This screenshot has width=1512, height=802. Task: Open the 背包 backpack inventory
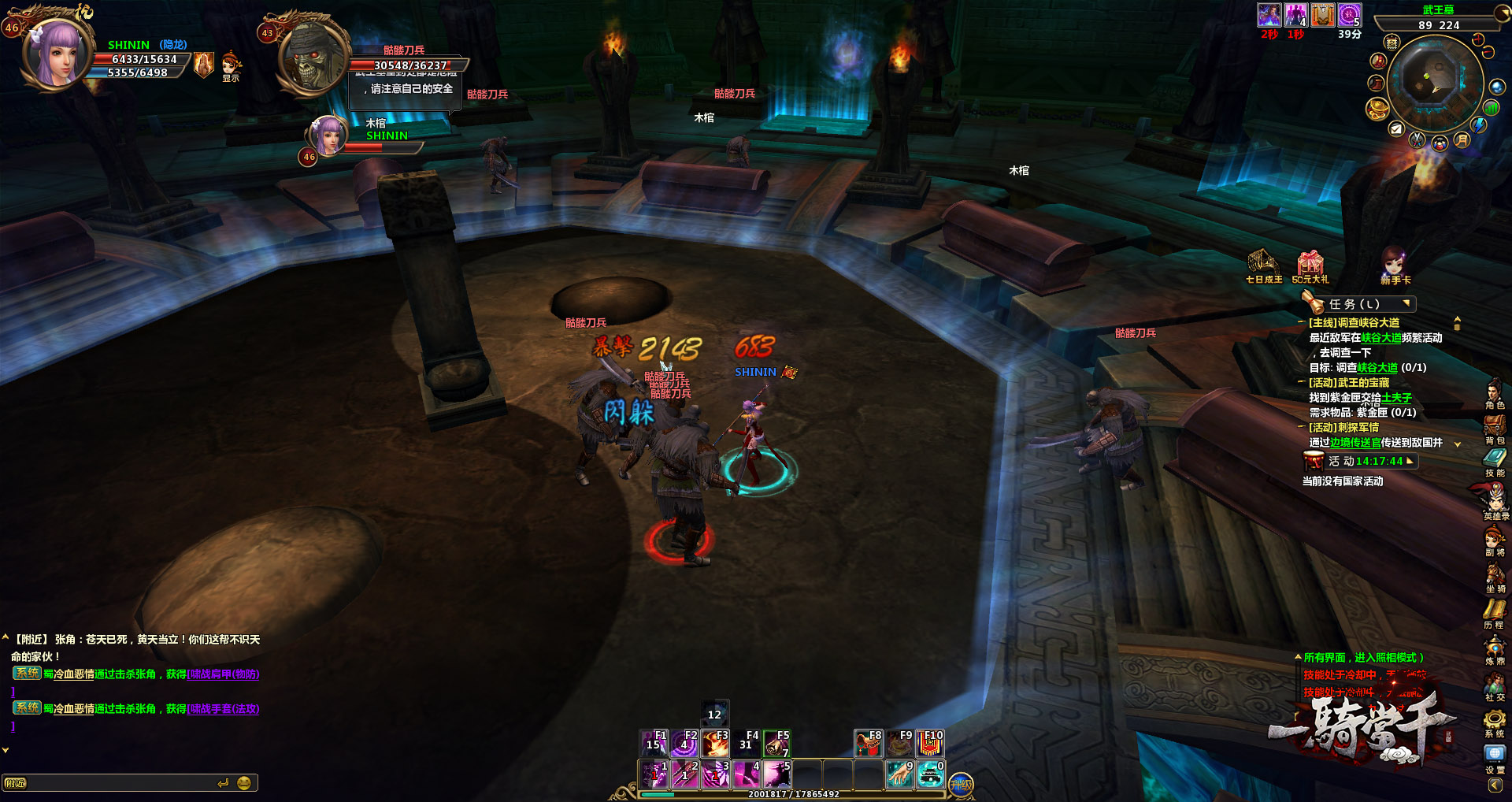[x=1494, y=429]
